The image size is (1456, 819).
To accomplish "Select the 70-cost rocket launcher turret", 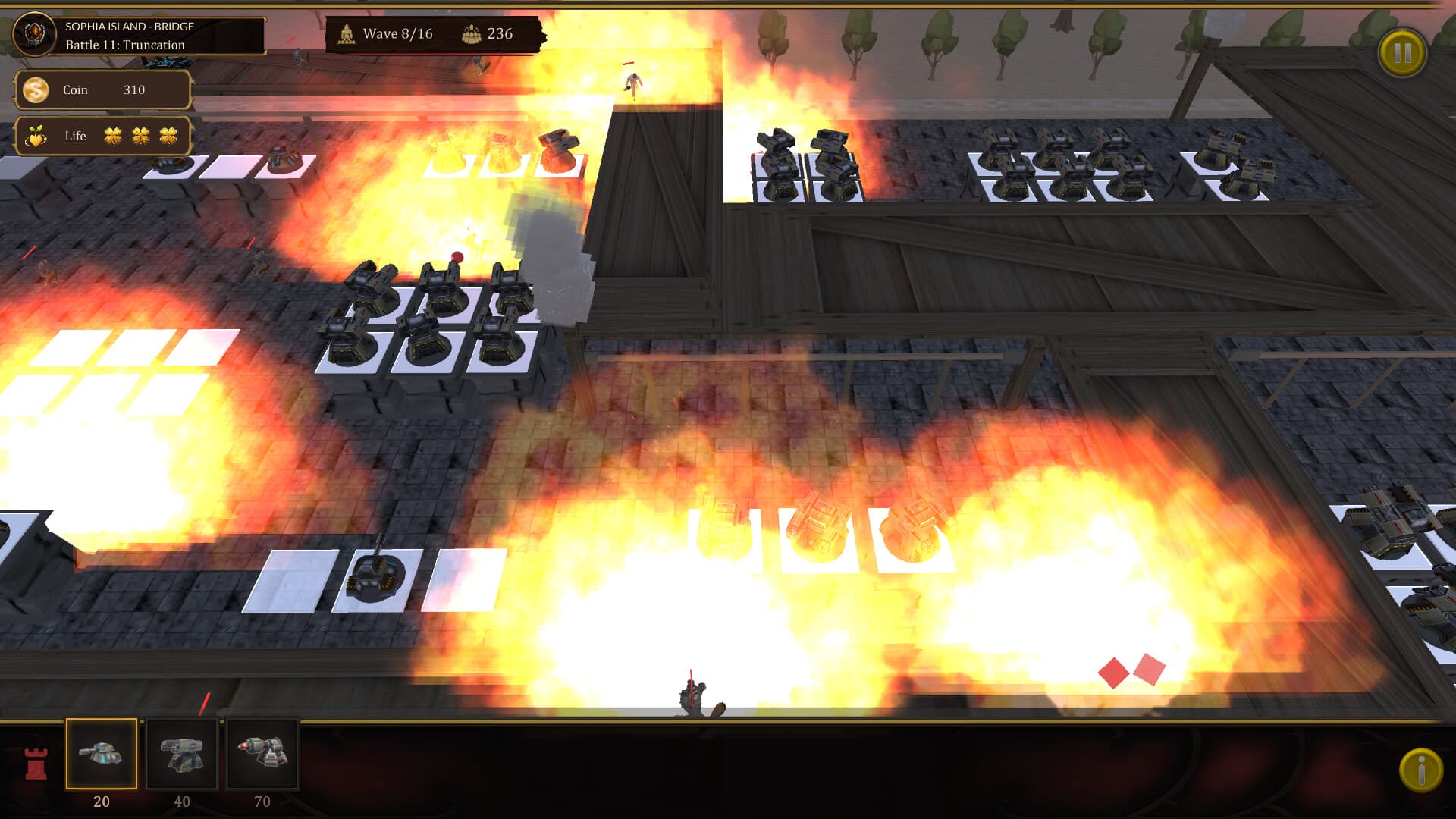I will tap(262, 754).
